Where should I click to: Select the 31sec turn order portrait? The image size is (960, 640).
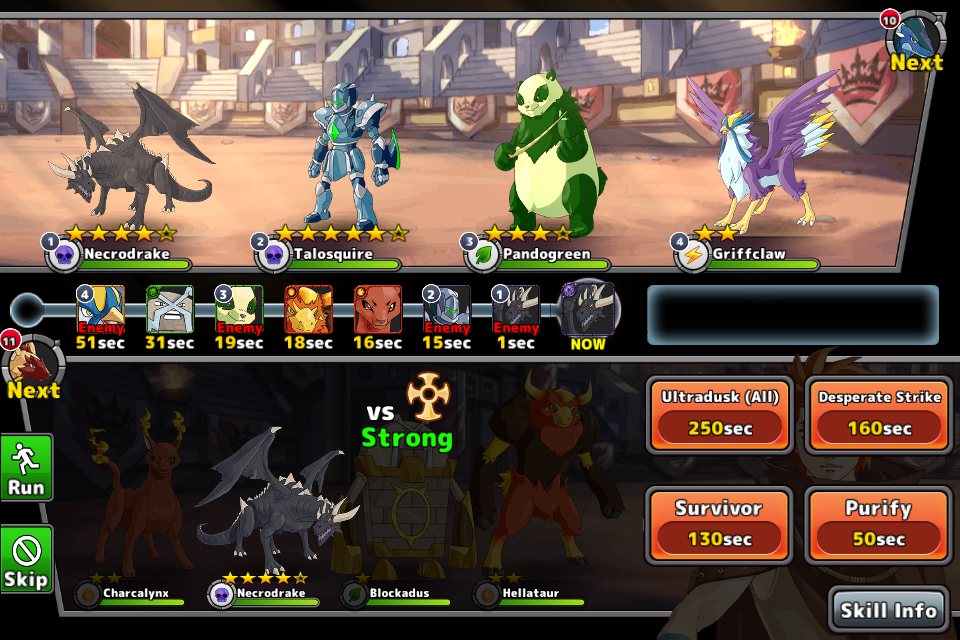point(170,309)
